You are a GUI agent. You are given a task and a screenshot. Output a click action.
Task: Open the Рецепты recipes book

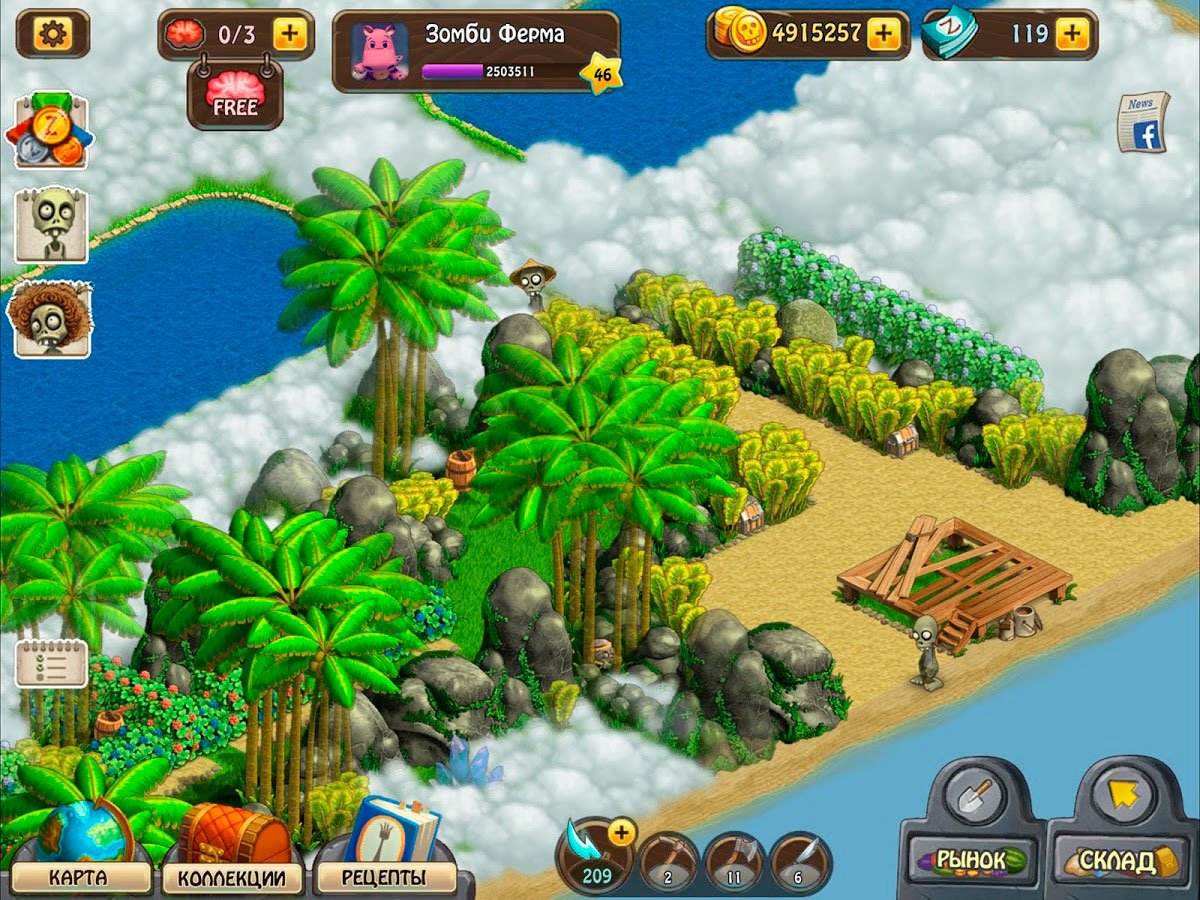tap(385, 877)
